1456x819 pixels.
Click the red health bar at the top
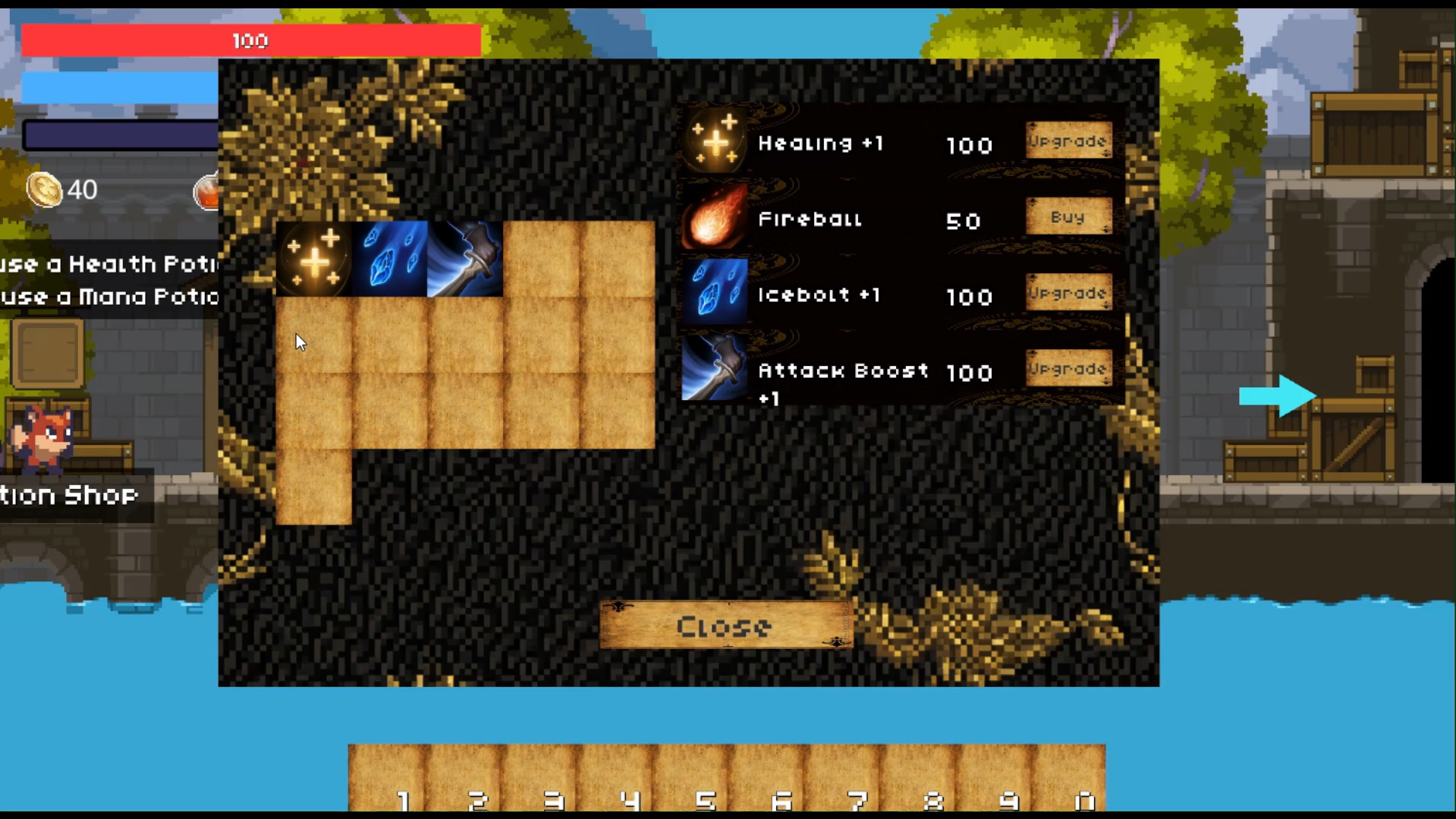click(250, 40)
